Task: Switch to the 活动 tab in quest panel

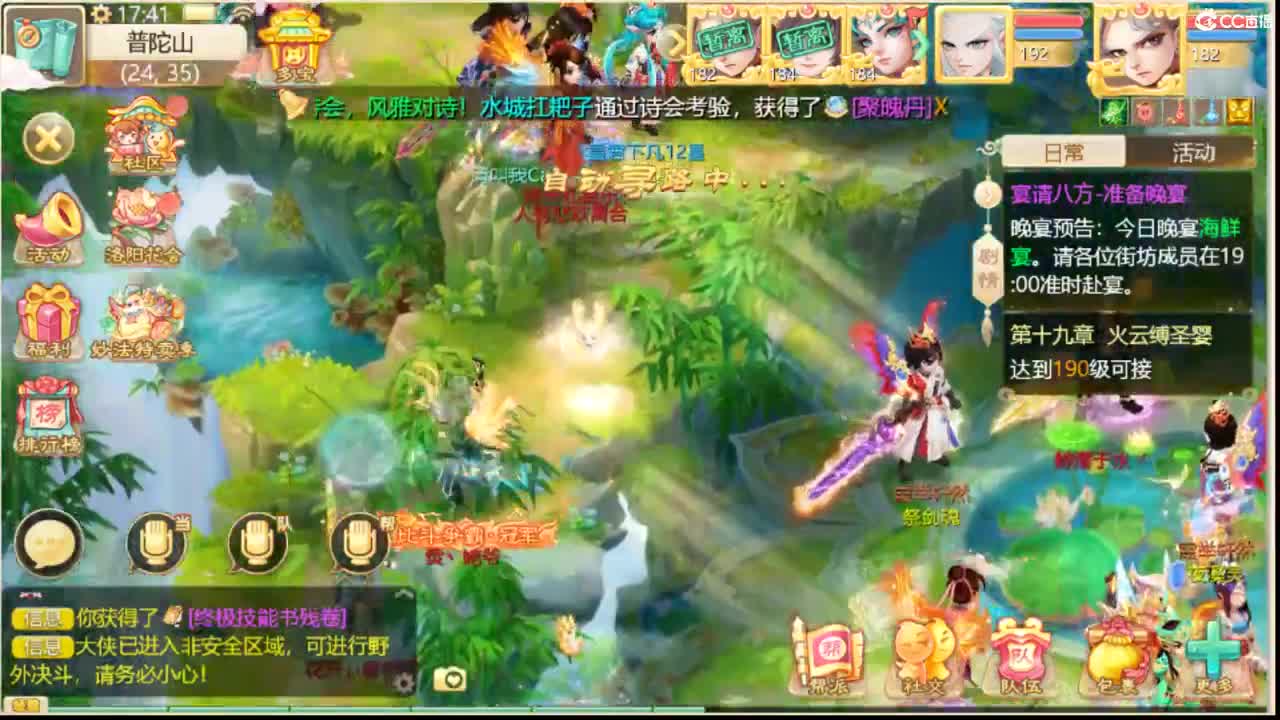Action: (x=1193, y=153)
